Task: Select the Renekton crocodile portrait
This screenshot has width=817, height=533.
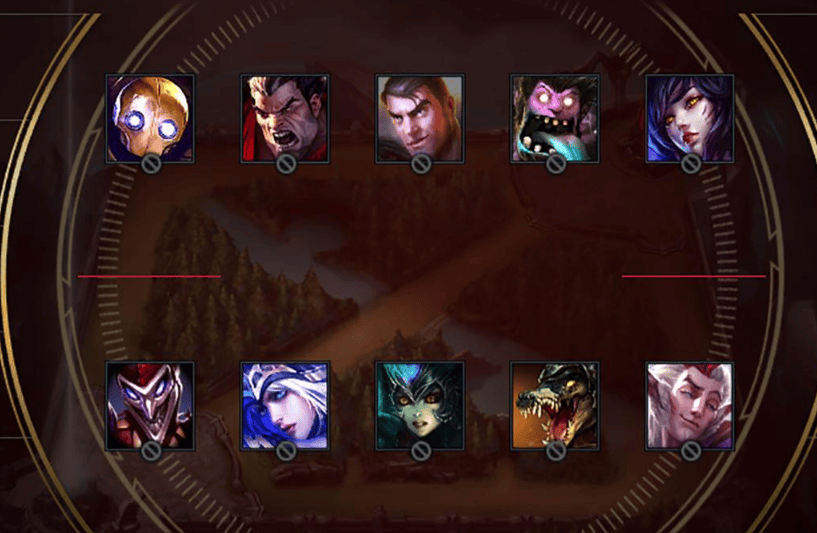Action: click(x=555, y=405)
